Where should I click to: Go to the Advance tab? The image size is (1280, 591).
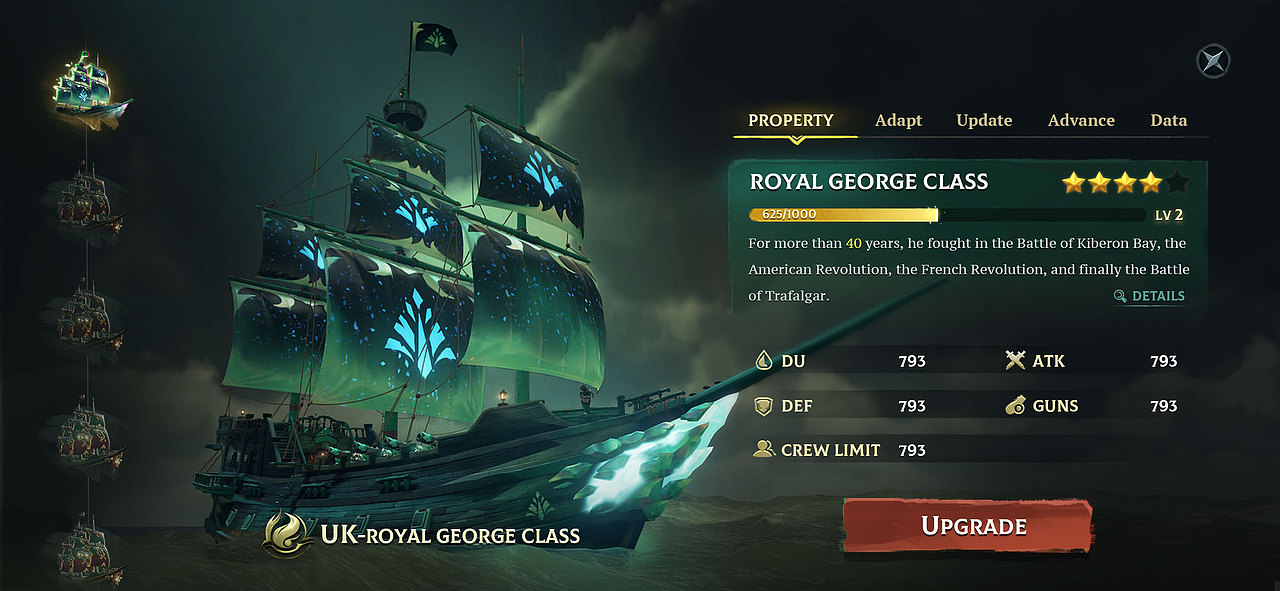[1081, 120]
